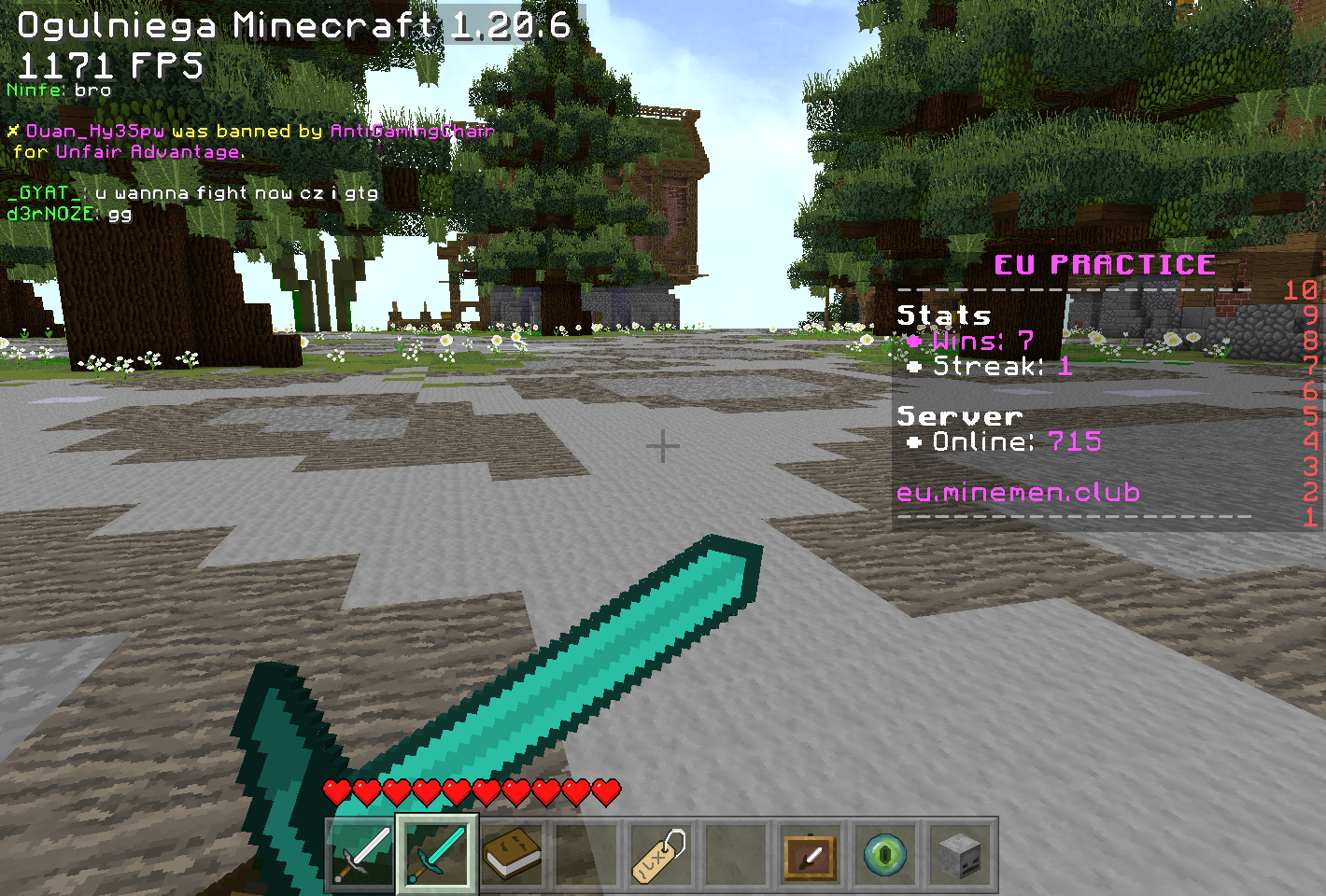
Task: Click the dashed divider under EU PRACTICE
Action: [1074, 291]
